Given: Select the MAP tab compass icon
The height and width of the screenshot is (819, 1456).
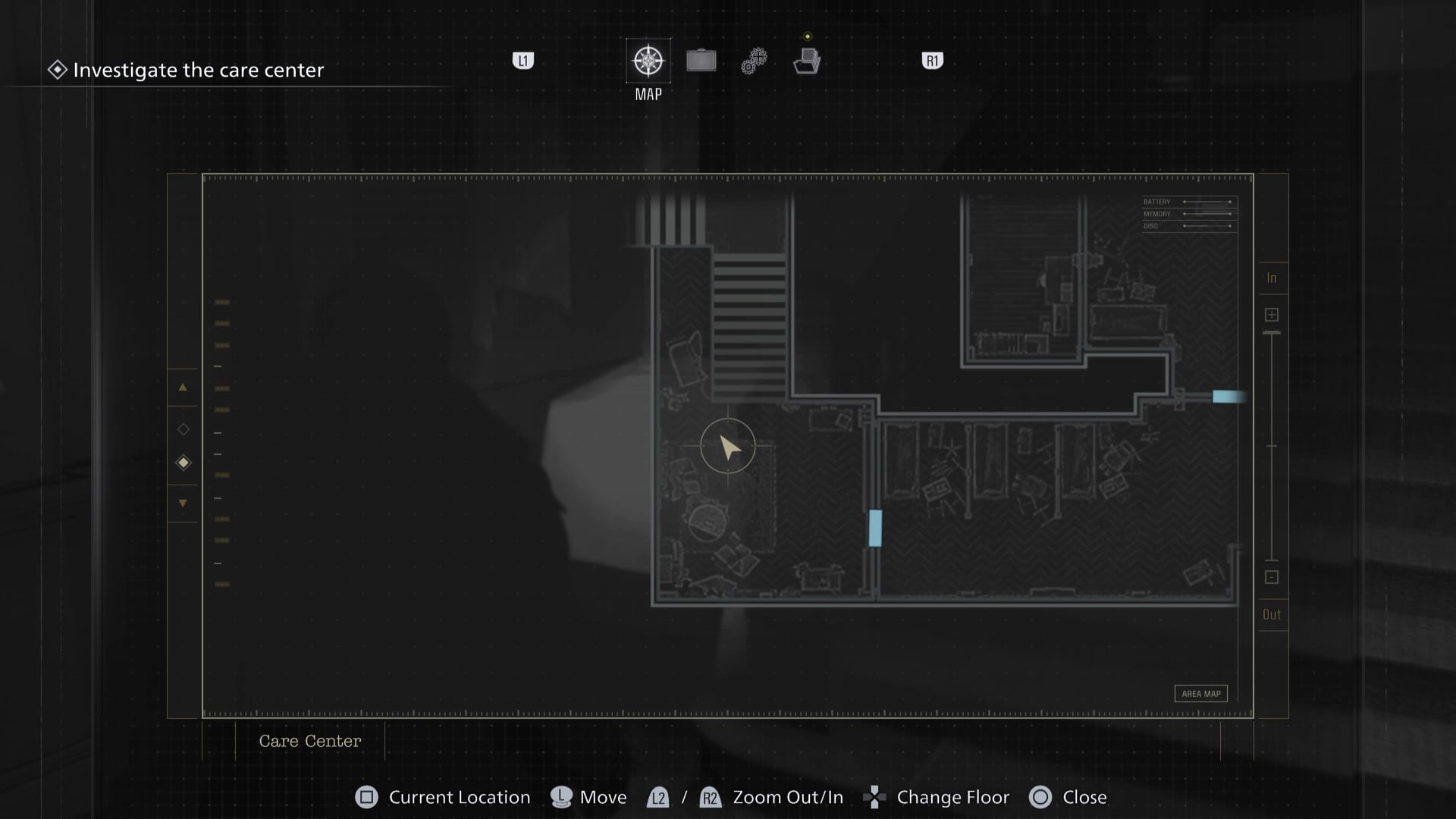Looking at the screenshot, I should 648,61.
